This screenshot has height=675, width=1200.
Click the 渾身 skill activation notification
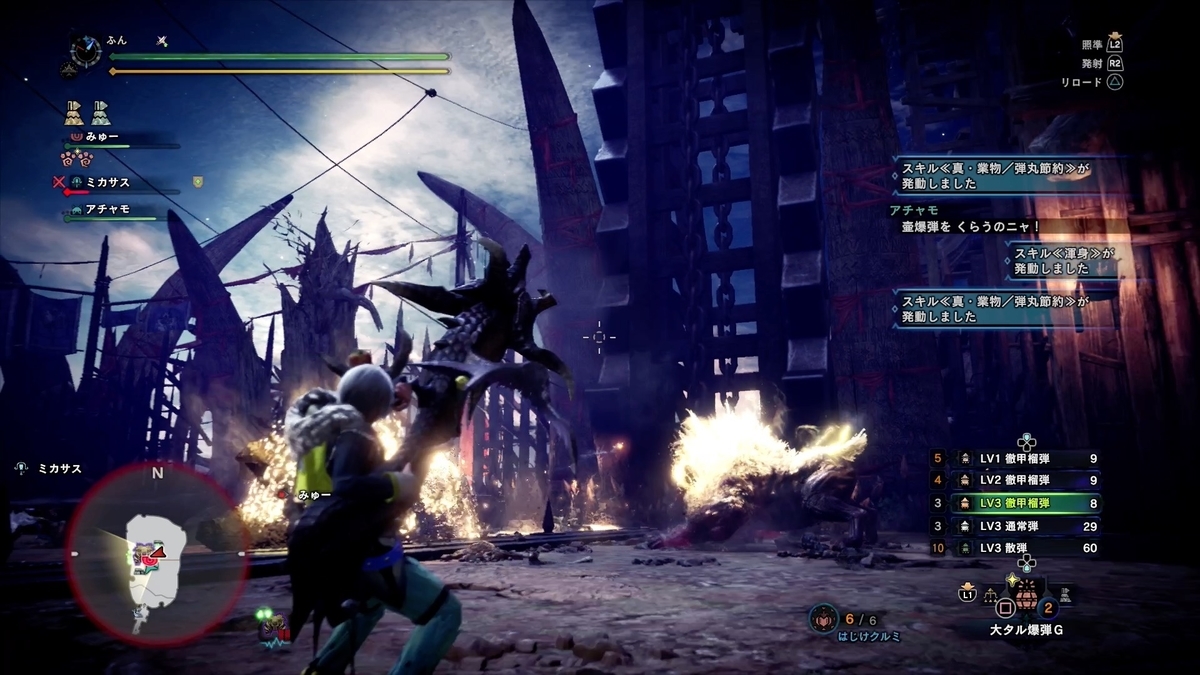point(1060,262)
